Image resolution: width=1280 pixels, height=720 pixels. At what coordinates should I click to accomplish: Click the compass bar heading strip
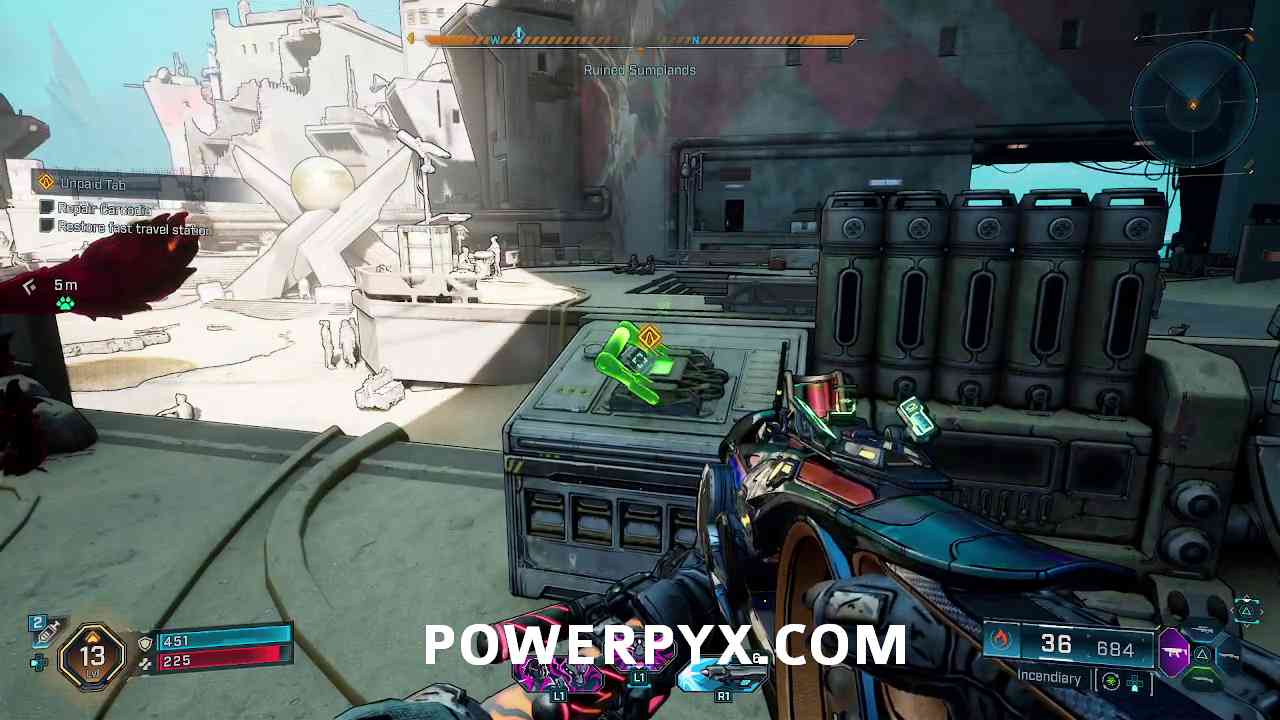point(640,40)
